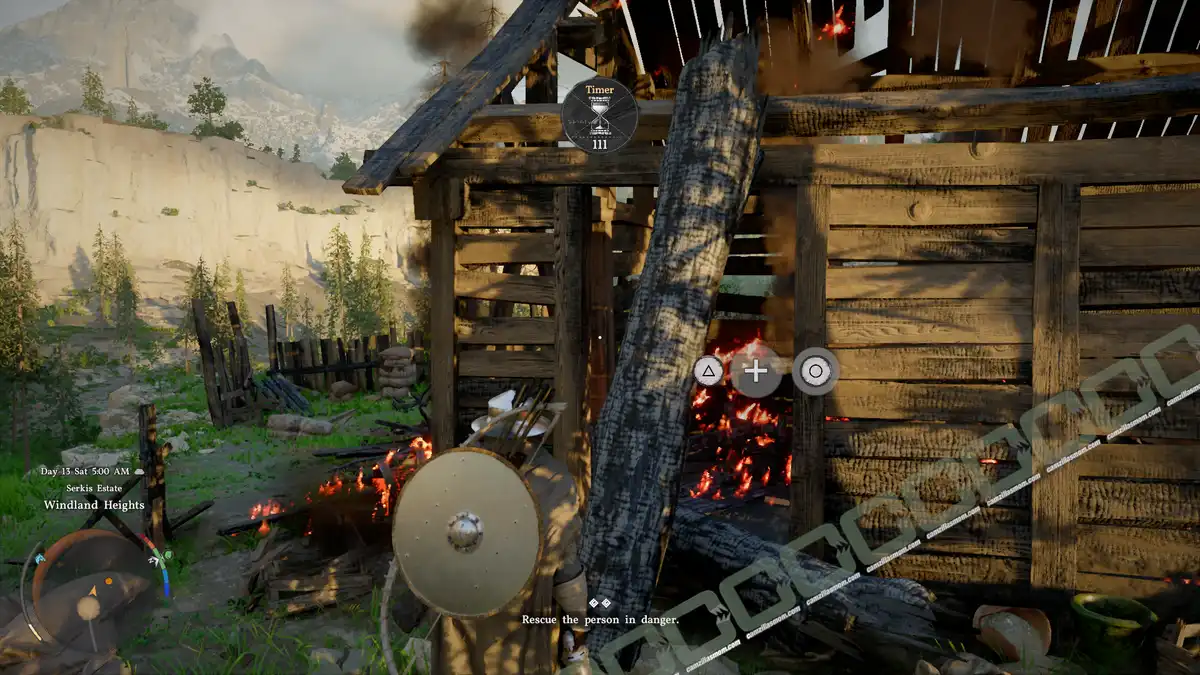Select the "Rescue the person in danger" objective
Screen dimensions: 1200x675
600,620
